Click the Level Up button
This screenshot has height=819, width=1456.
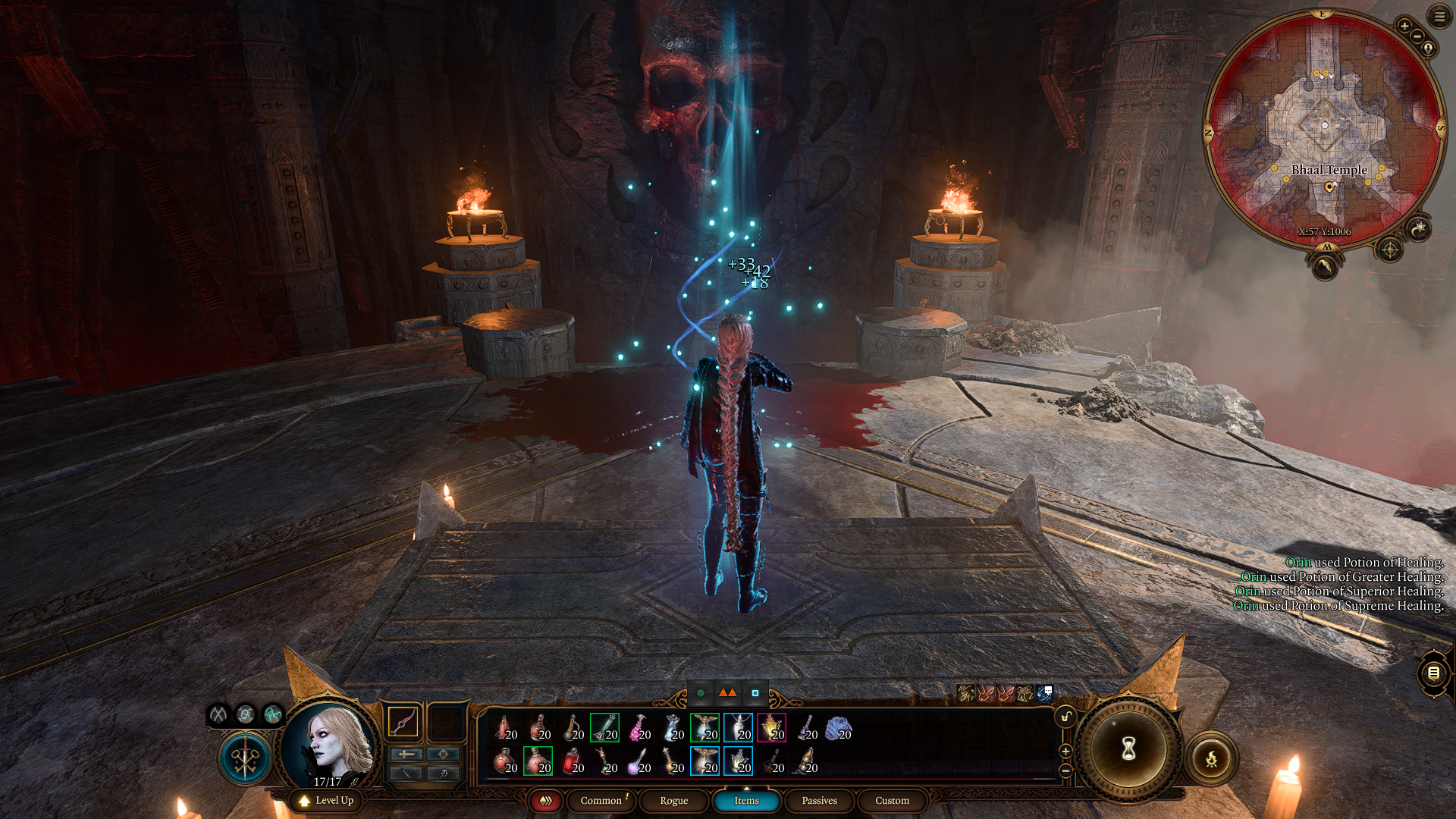tap(327, 801)
